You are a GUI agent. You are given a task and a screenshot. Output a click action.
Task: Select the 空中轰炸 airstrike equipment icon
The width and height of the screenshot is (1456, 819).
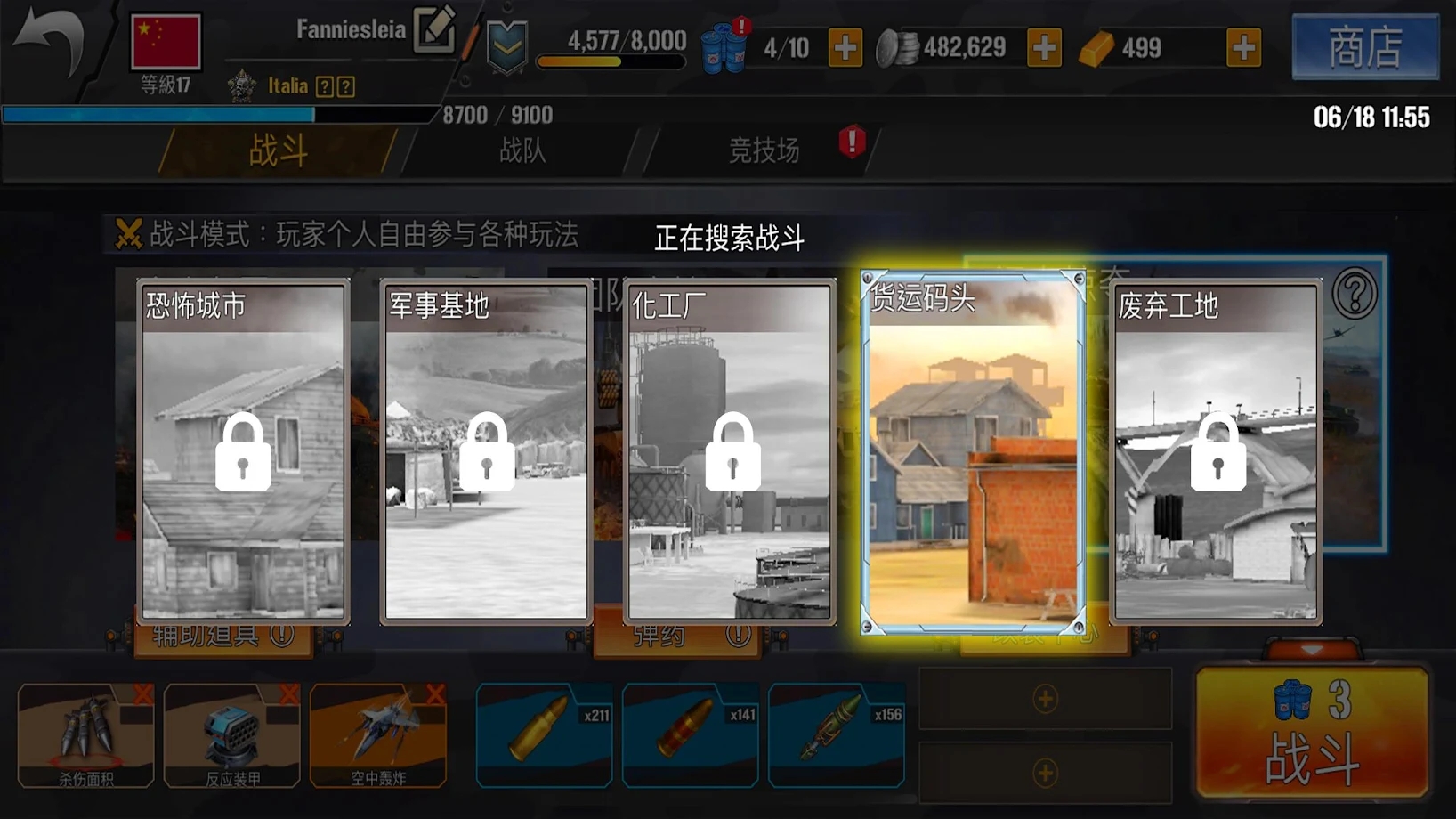coord(377,730)
